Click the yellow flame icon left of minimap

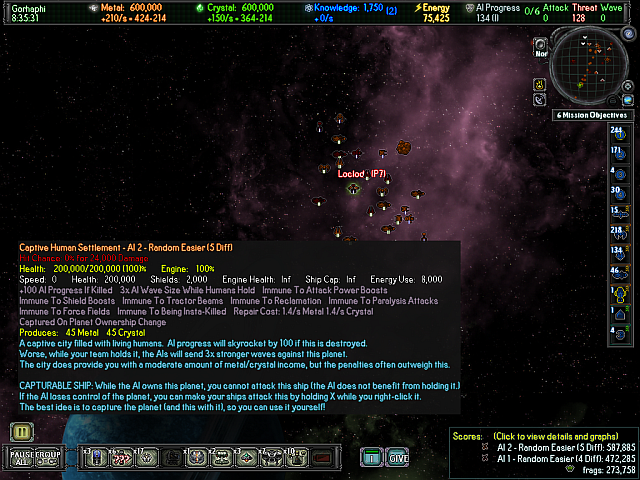click(539, 81)
